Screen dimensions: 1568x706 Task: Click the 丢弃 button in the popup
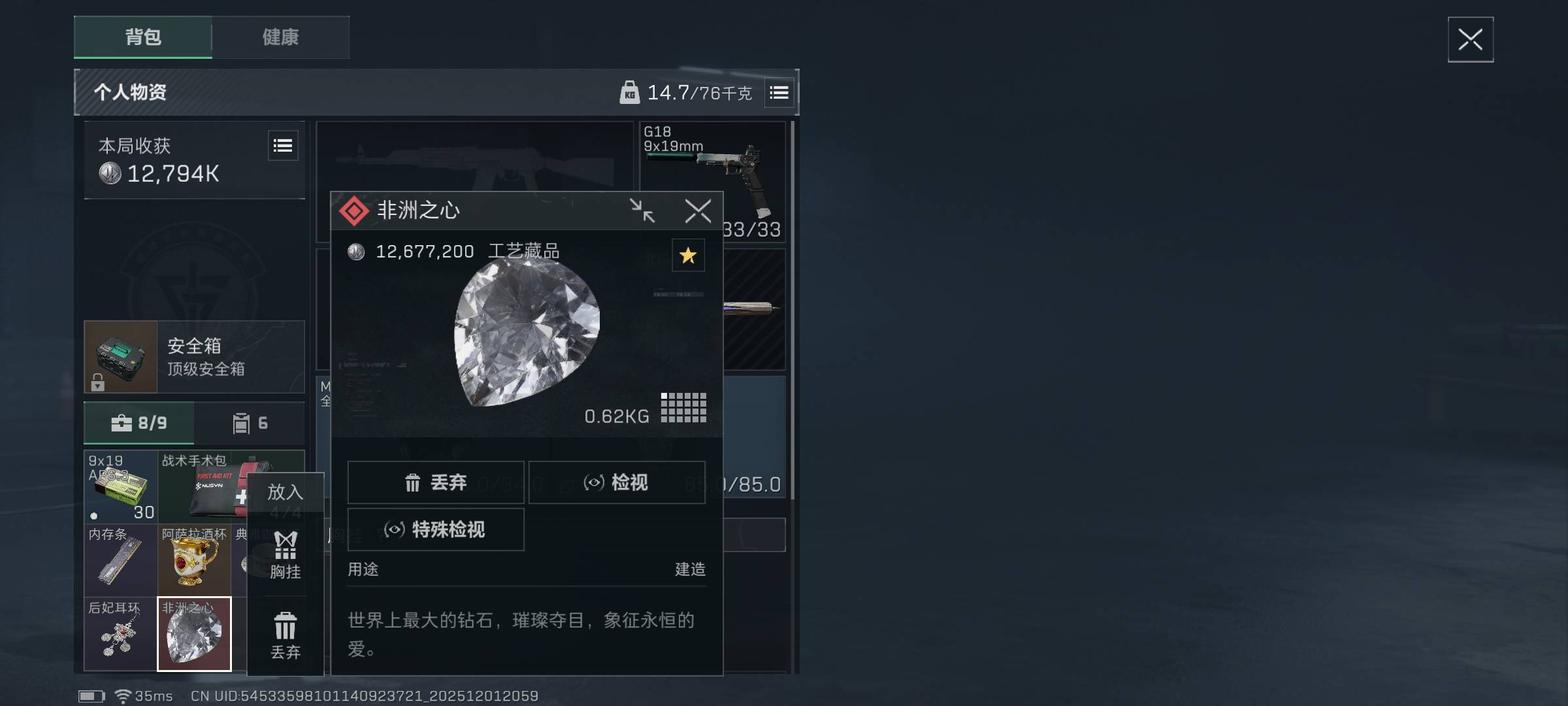tap(436, 482)
